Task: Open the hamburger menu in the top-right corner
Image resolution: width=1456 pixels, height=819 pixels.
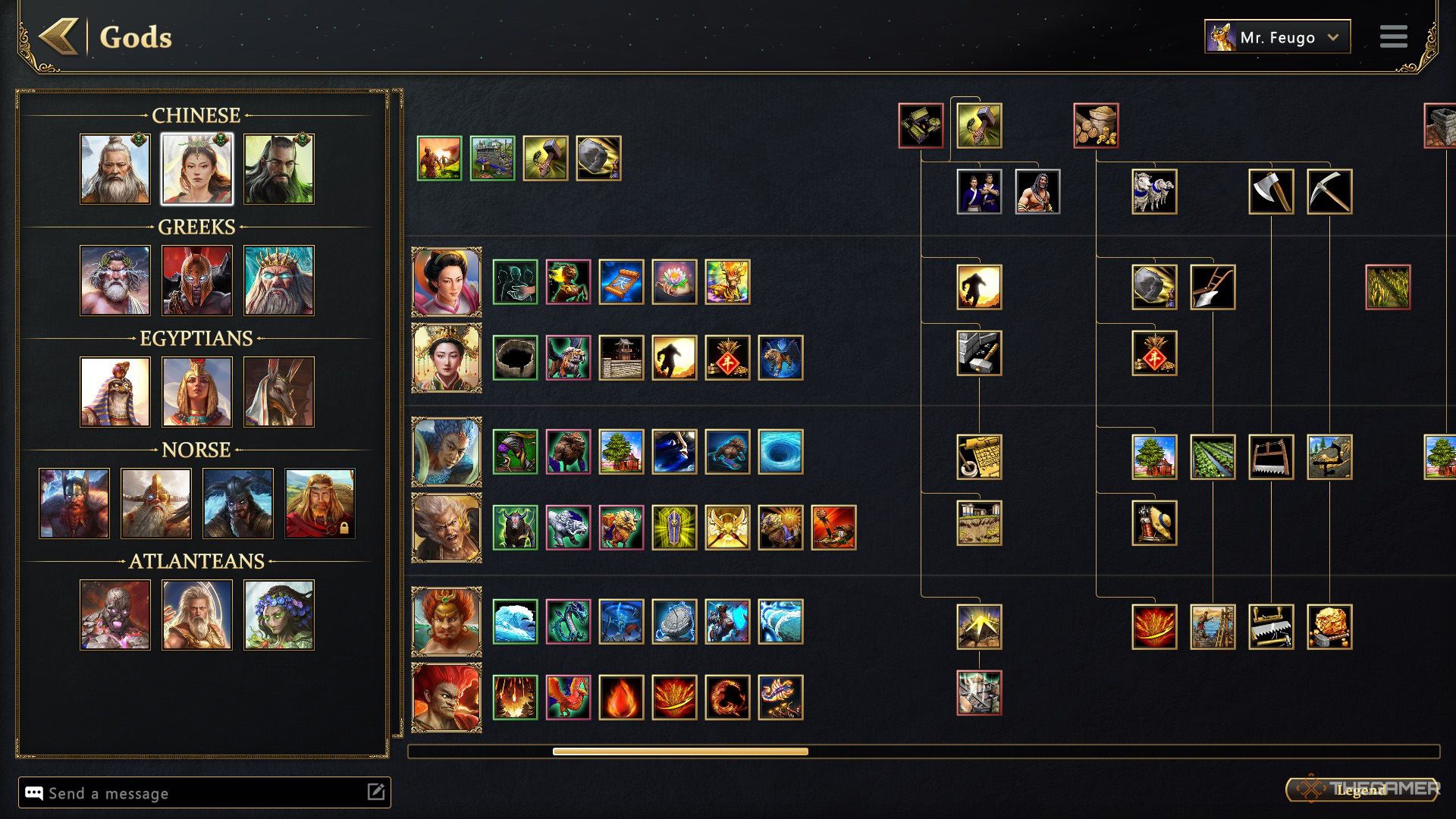Action: coord(1394,36)
